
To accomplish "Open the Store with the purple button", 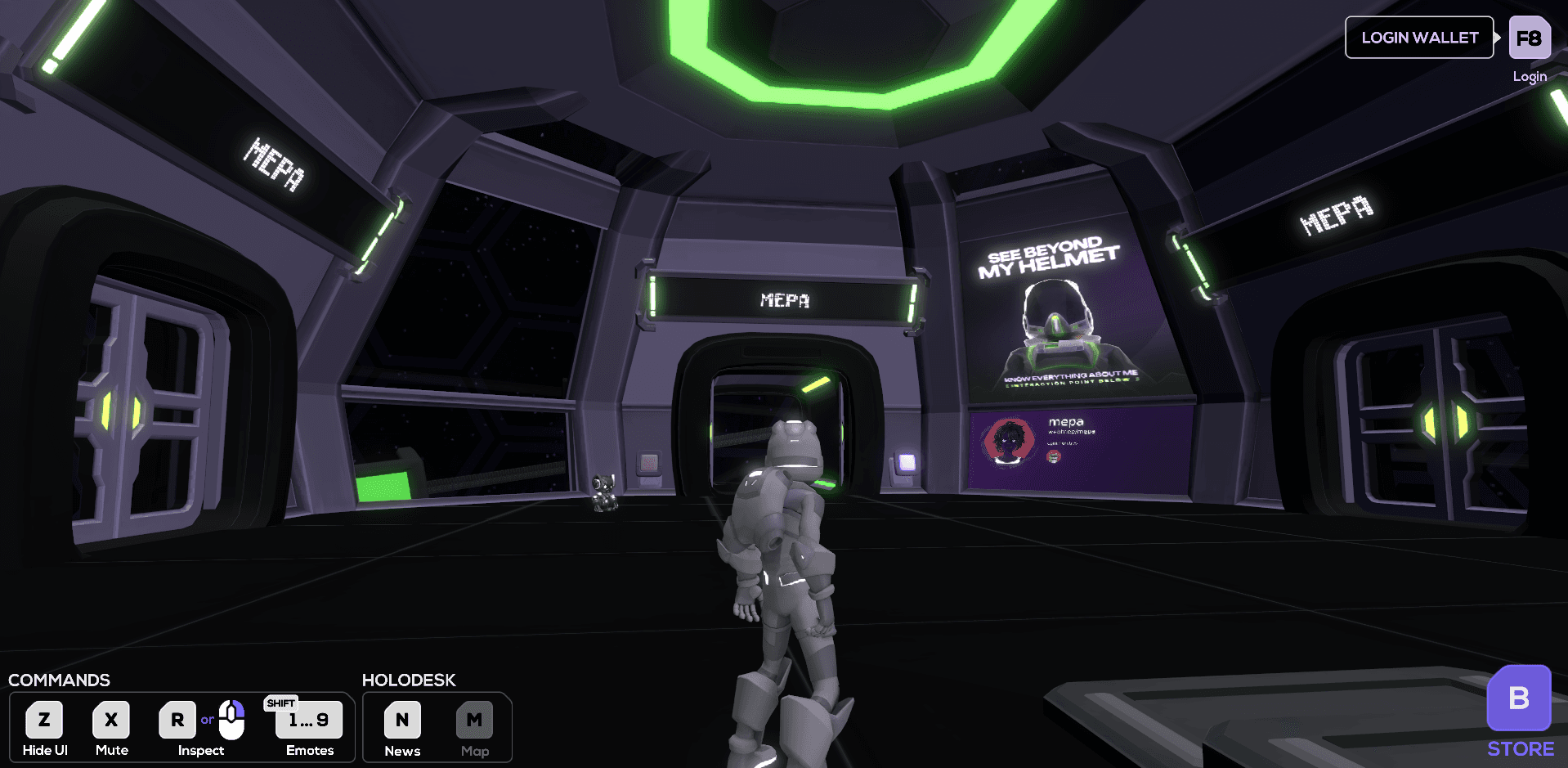I will coord(1518,698).
